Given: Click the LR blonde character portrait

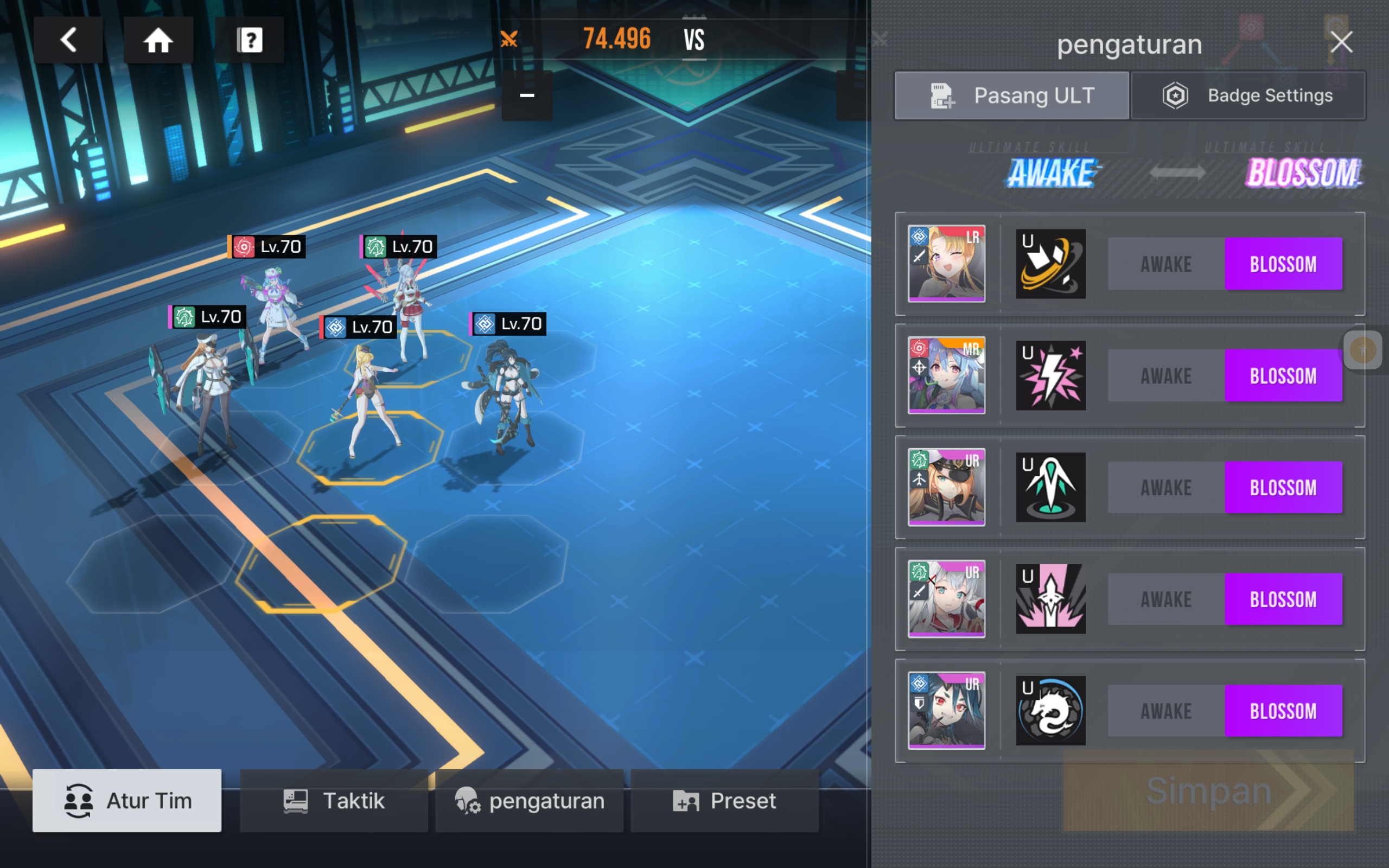Looking at the screenshot, I should pos(946,264).
